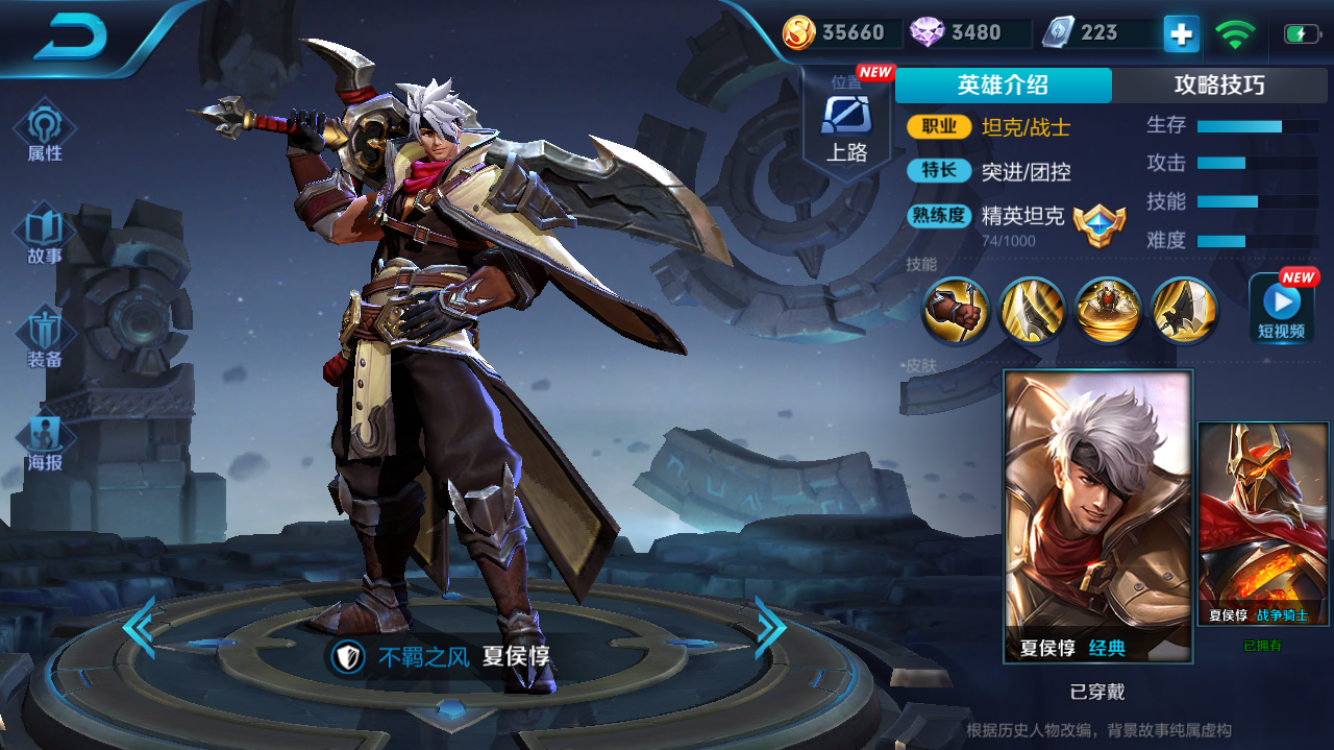Select the 夏侯惇 经典 classic skin

pyautogui.click(x=1098, y=515)
